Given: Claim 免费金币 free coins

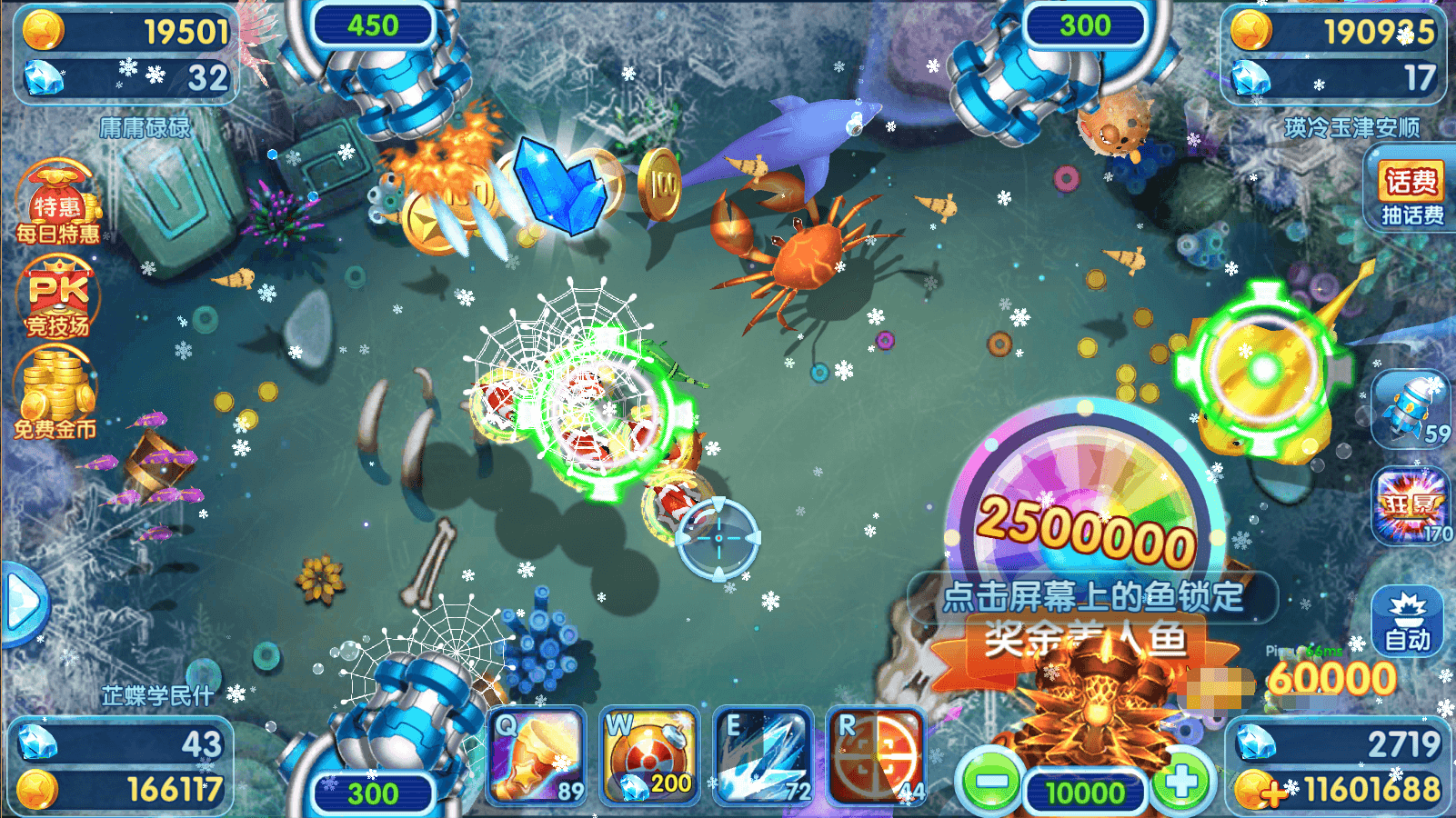Looking at the screenshot, I should 56,395.
